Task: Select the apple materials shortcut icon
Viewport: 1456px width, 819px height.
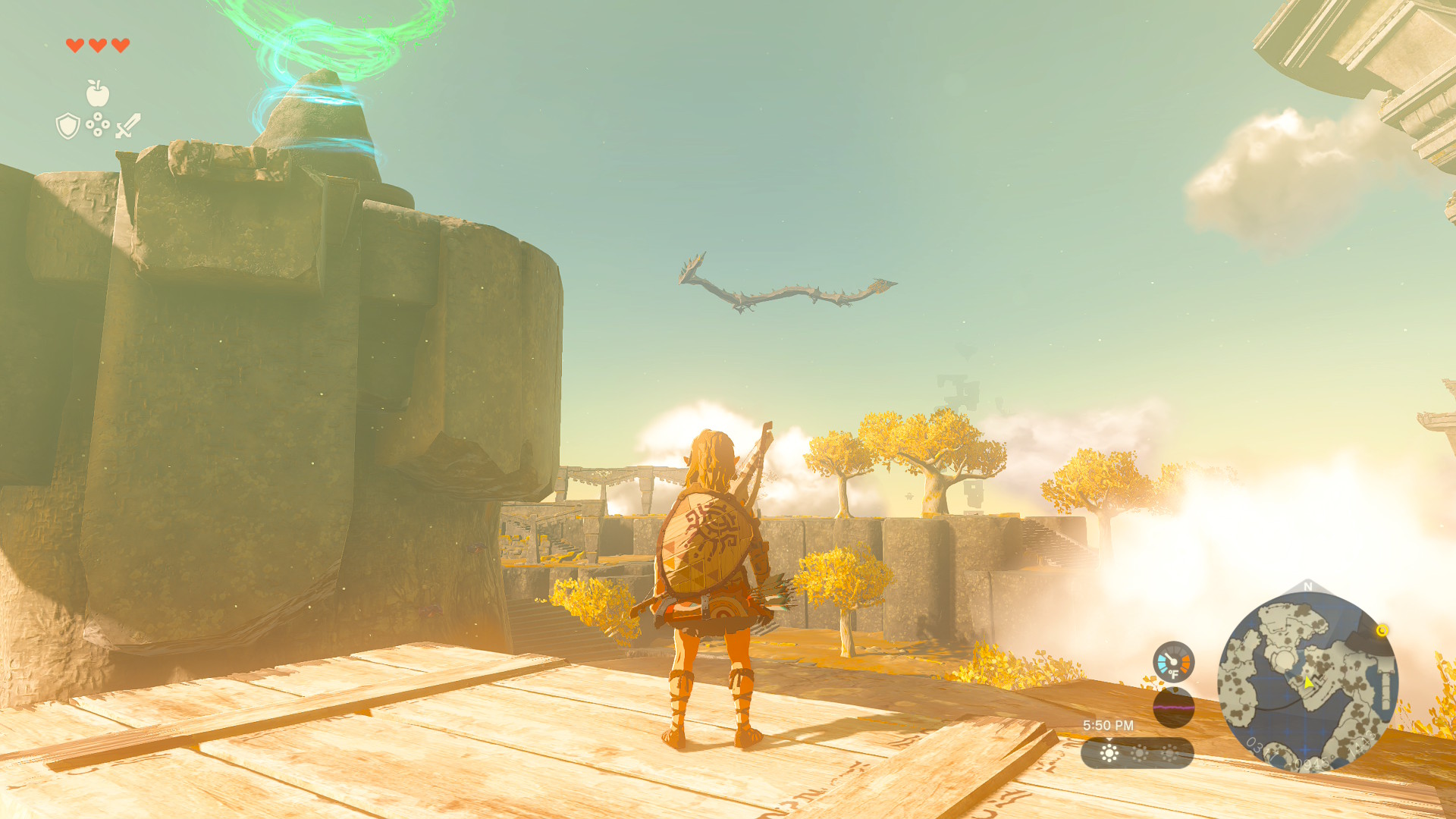Action: point(97,94)
